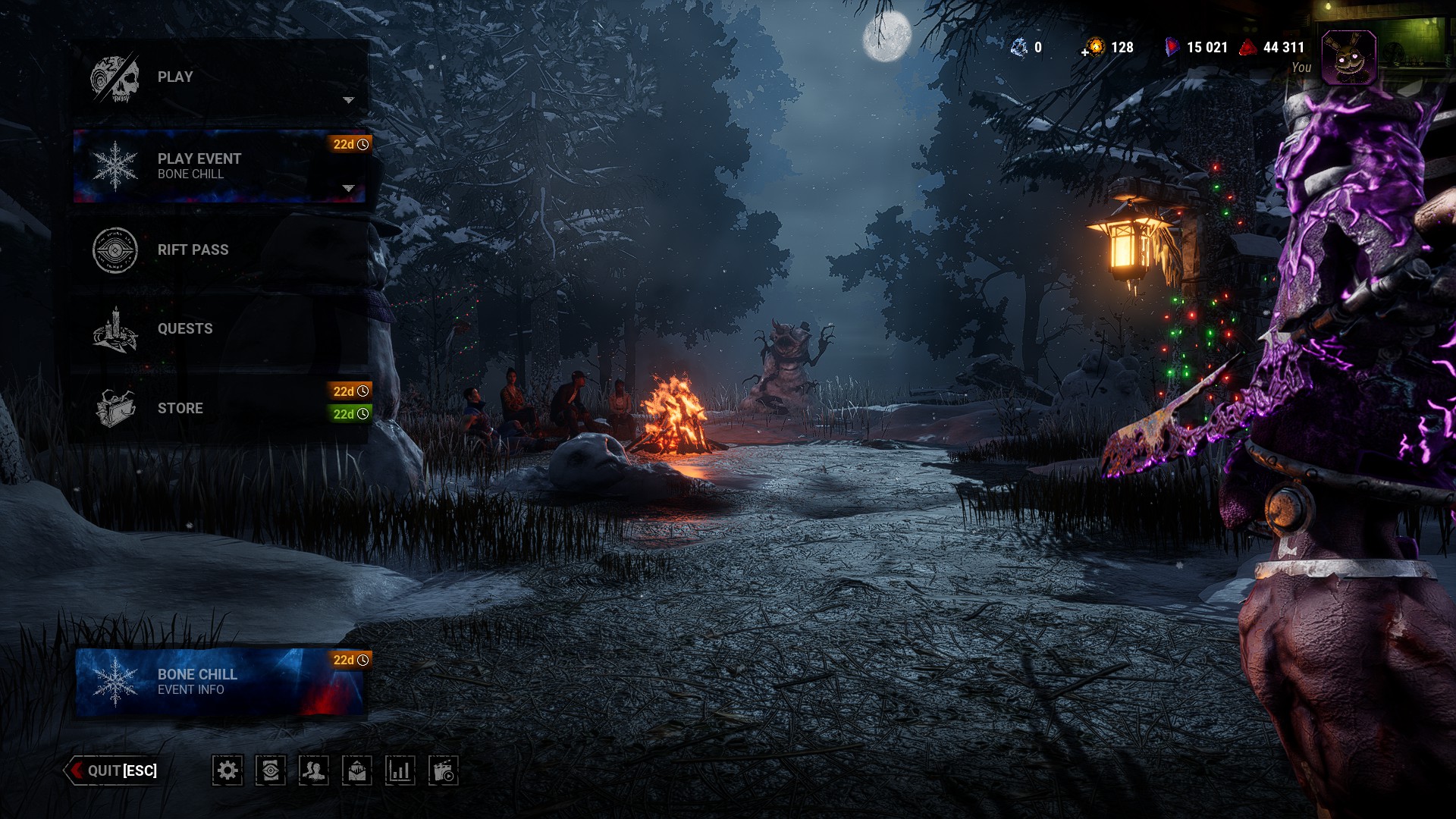Open settings via the gear icon
This screenshot has width=1456, height=819.
click(x=227, y=771)
